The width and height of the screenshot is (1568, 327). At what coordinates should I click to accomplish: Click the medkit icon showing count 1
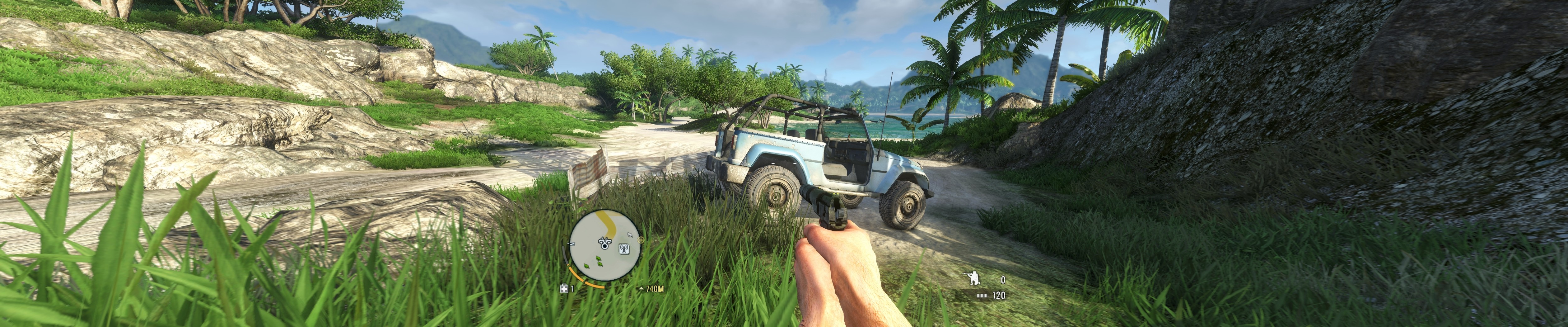564,288
